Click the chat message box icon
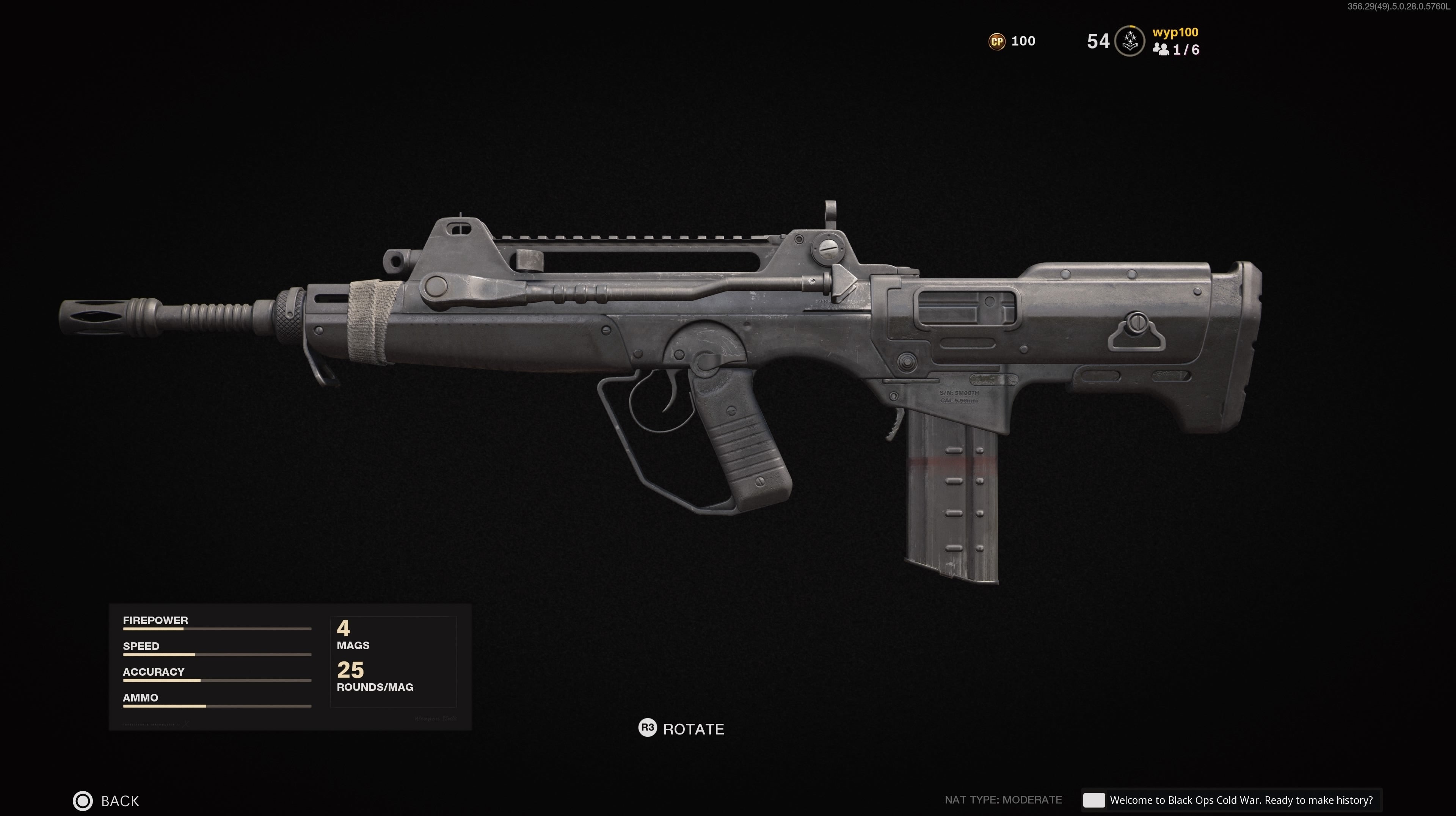 click(1094, 800)
